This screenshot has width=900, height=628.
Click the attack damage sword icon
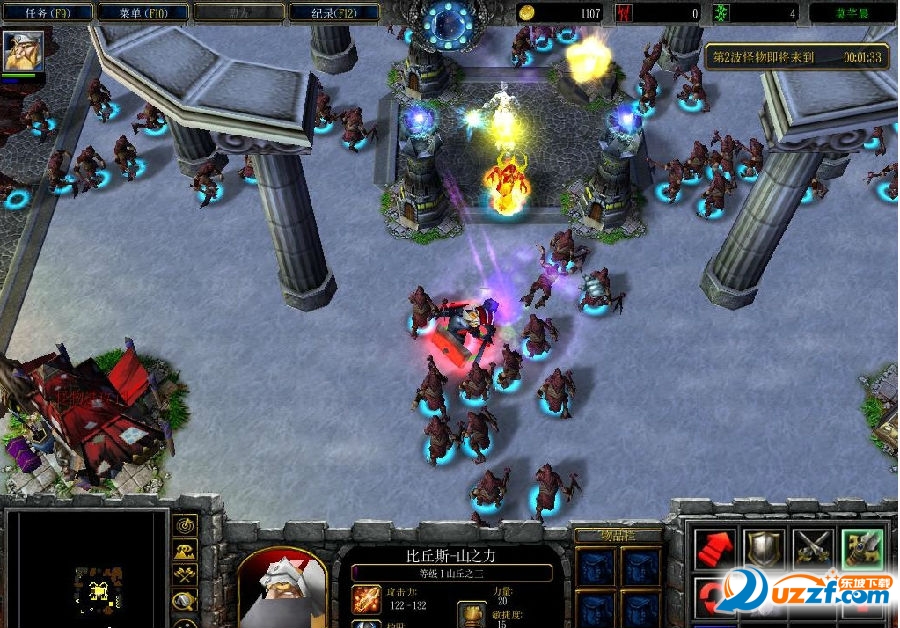tap(365, 600)
